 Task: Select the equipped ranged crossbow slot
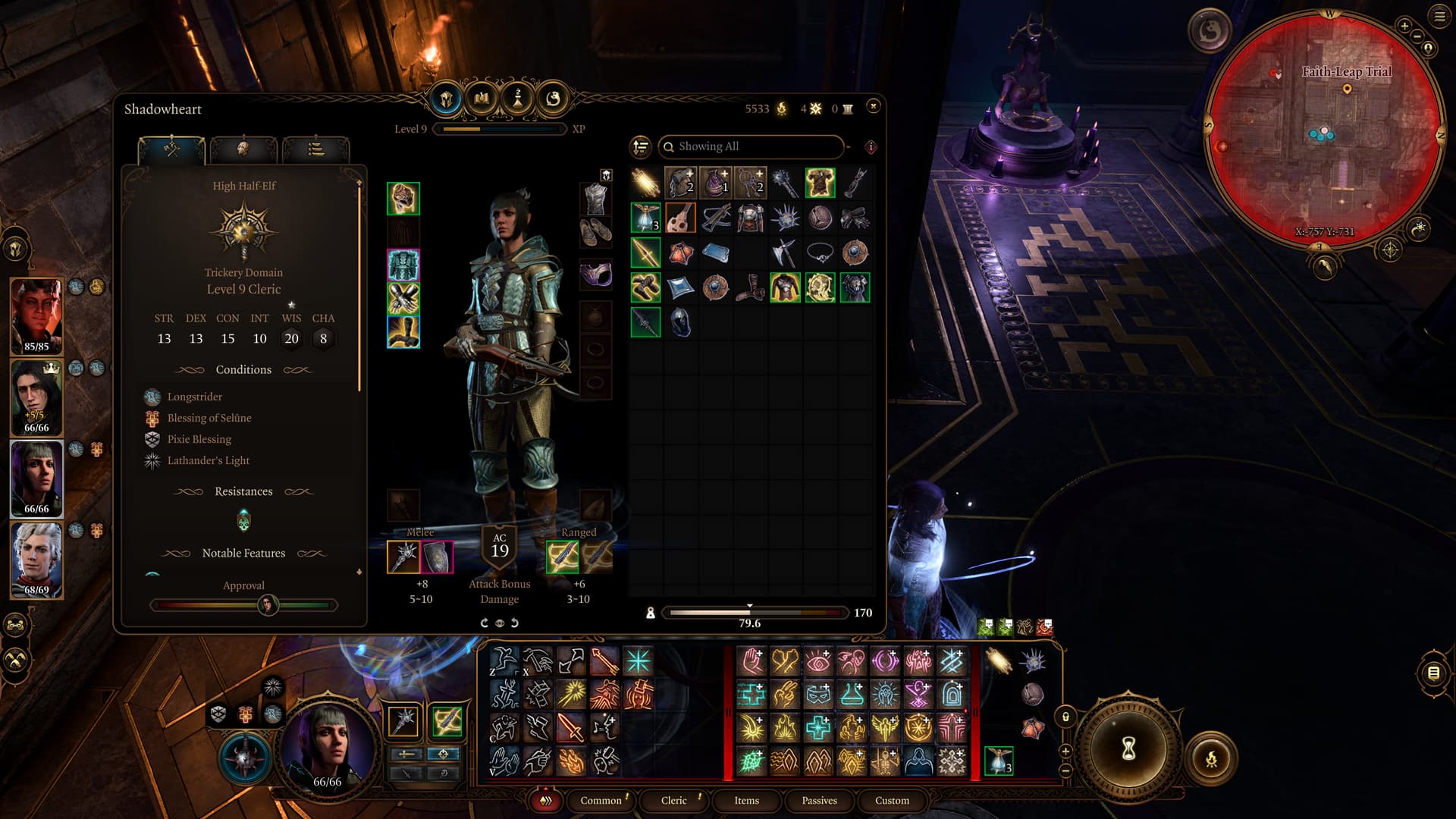[x=562, y=558]
